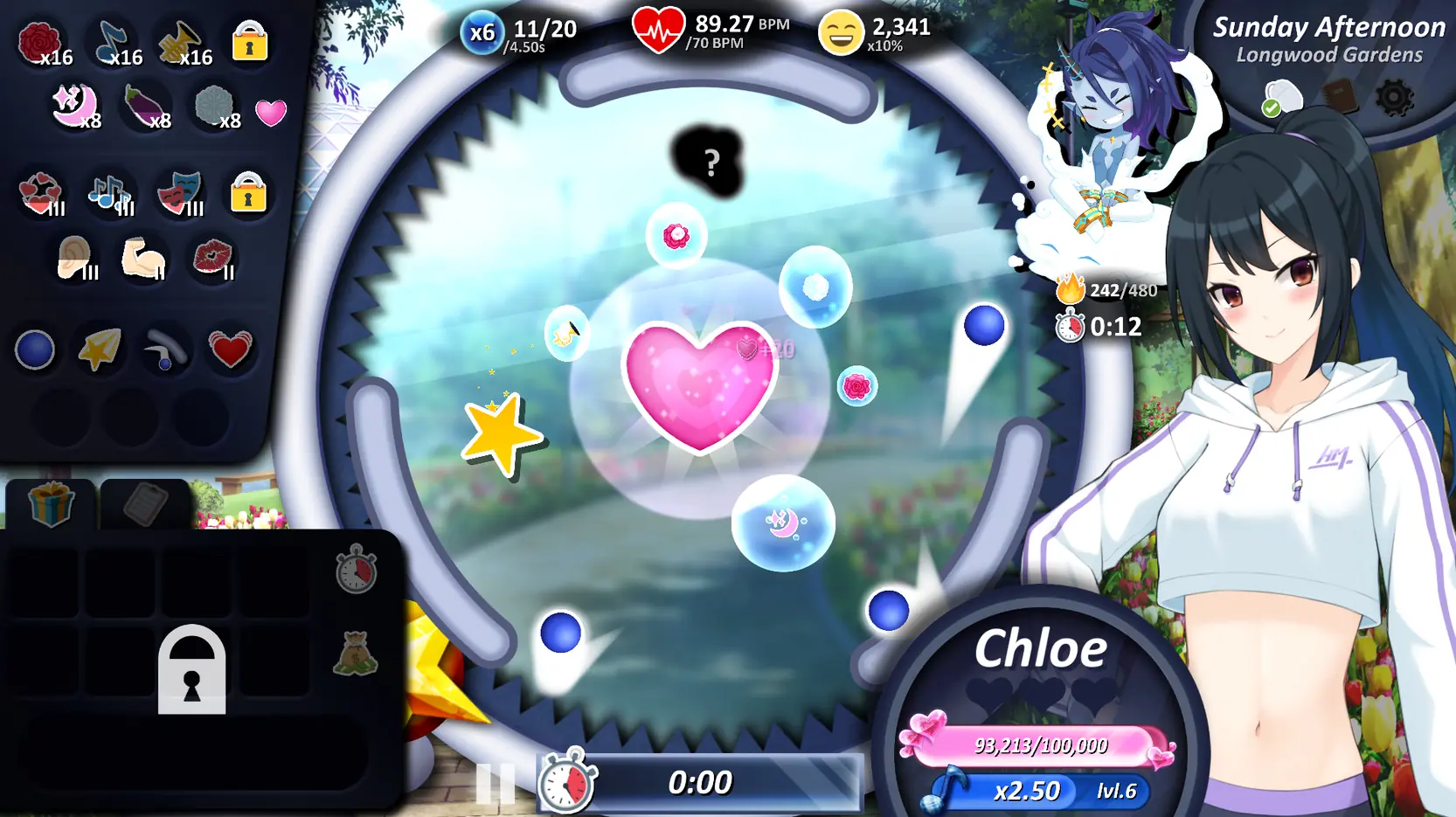Image resolution: width=1456 pixels, height=817 pixels.
Task: Pause the game
Action: pyautogui.click(x=495, y=783)
